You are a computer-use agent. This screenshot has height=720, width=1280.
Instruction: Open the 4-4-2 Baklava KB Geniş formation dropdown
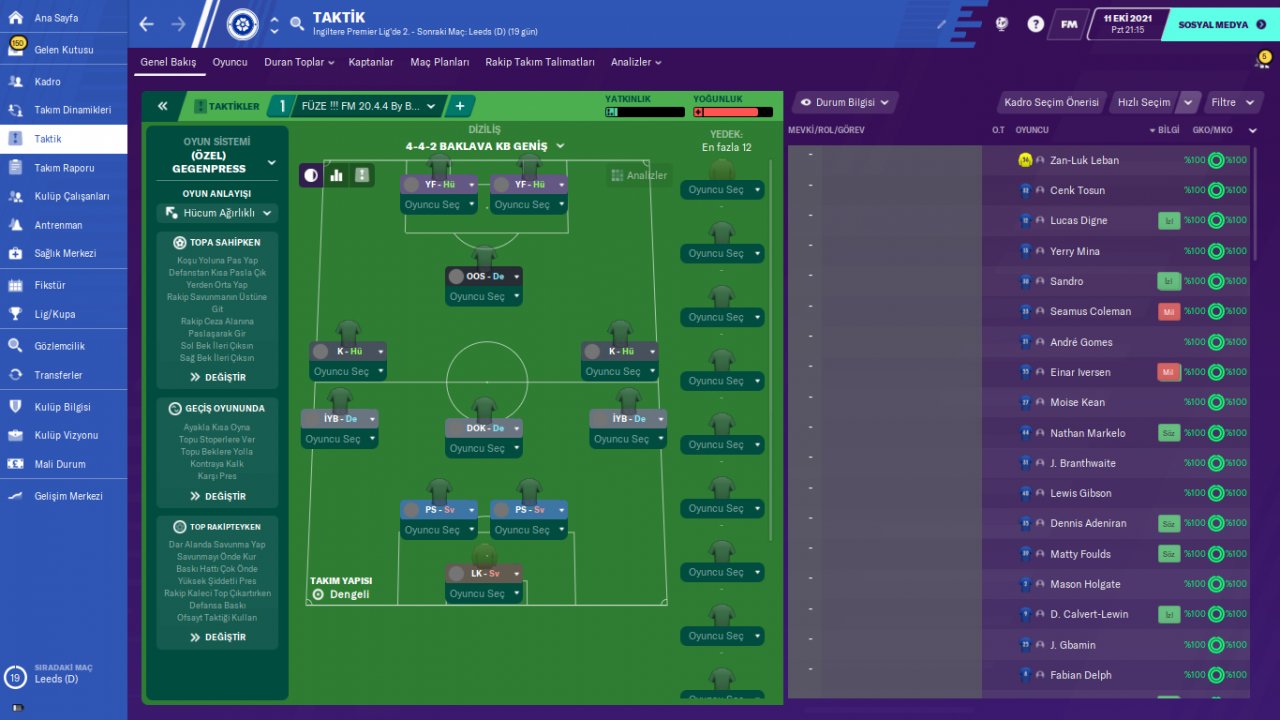click(x=485, y=146)
